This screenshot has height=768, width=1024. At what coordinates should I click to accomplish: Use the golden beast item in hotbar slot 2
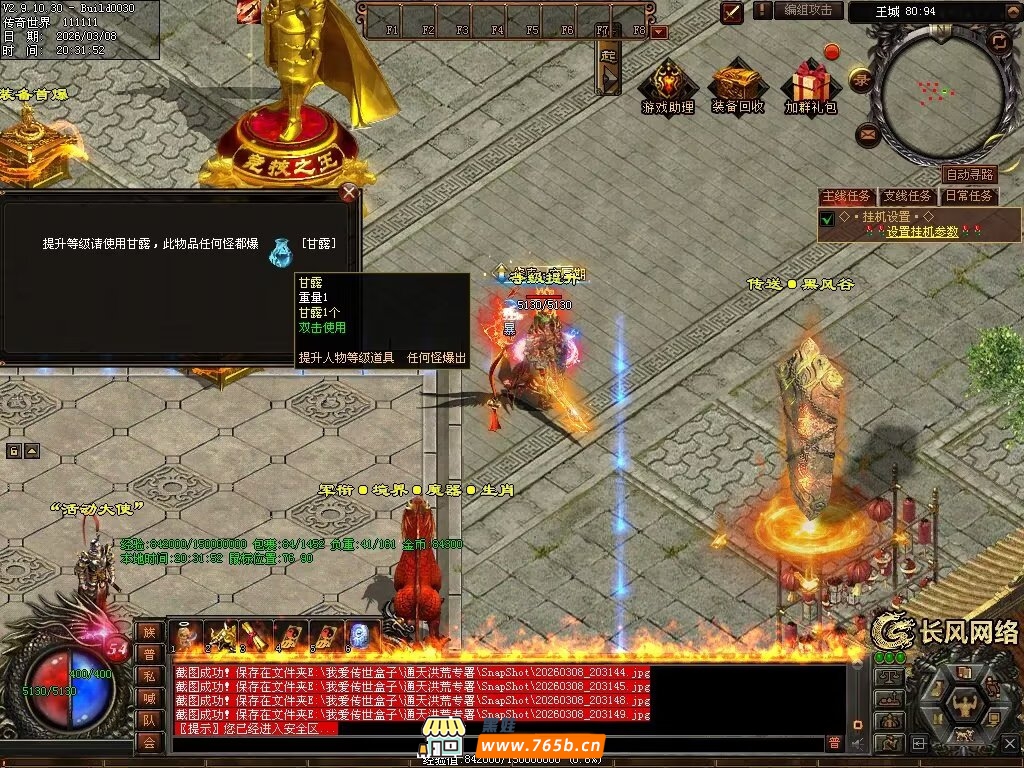point(221,636)
